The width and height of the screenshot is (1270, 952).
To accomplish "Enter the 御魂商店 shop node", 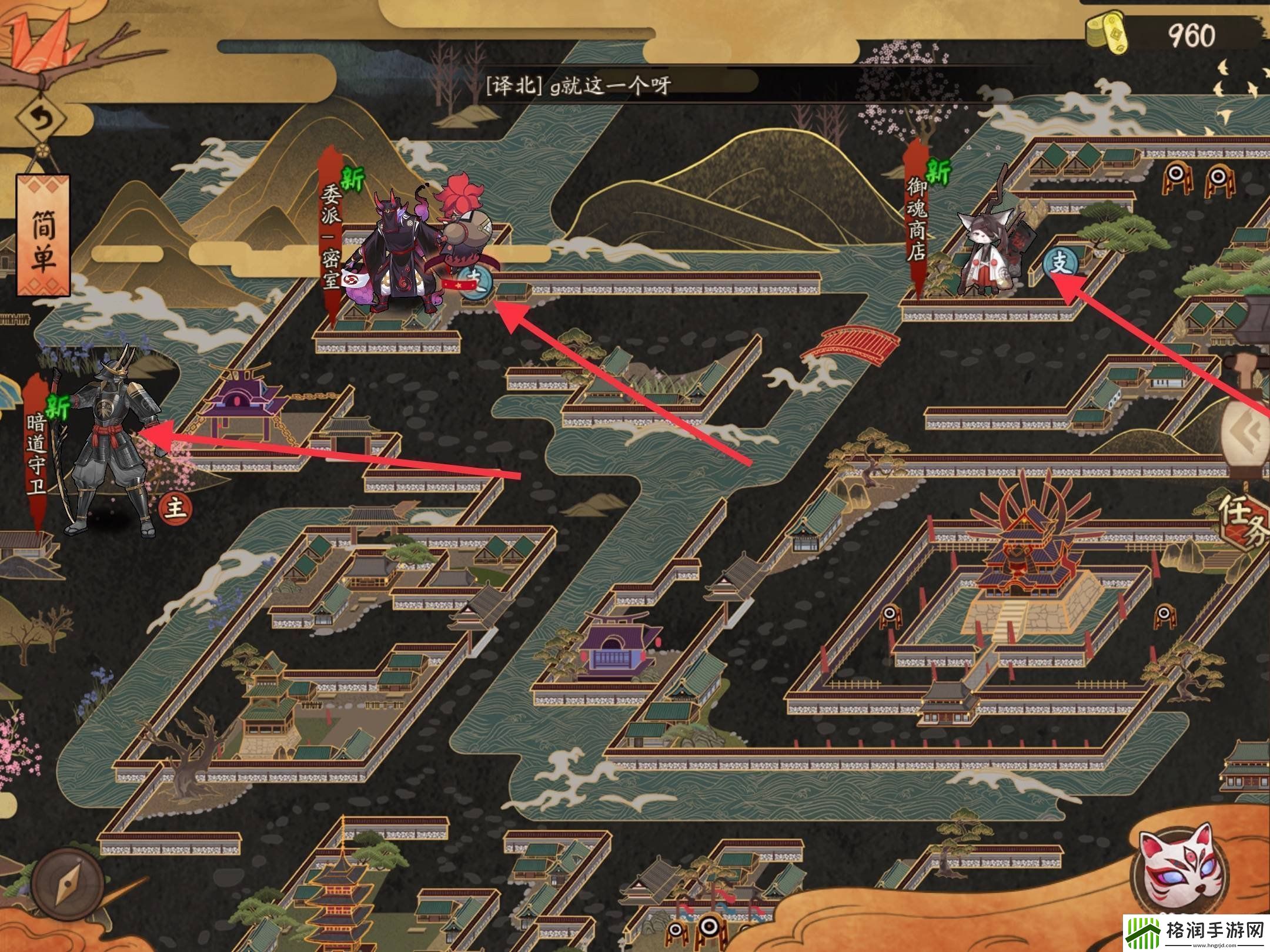I will point(916,220).
